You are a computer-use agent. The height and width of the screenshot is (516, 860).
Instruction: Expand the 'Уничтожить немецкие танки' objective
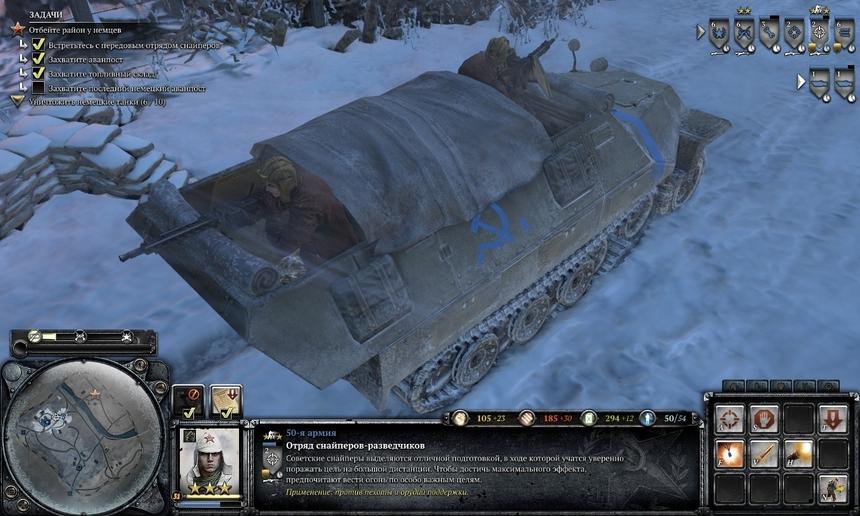click(x=18, y=101)
